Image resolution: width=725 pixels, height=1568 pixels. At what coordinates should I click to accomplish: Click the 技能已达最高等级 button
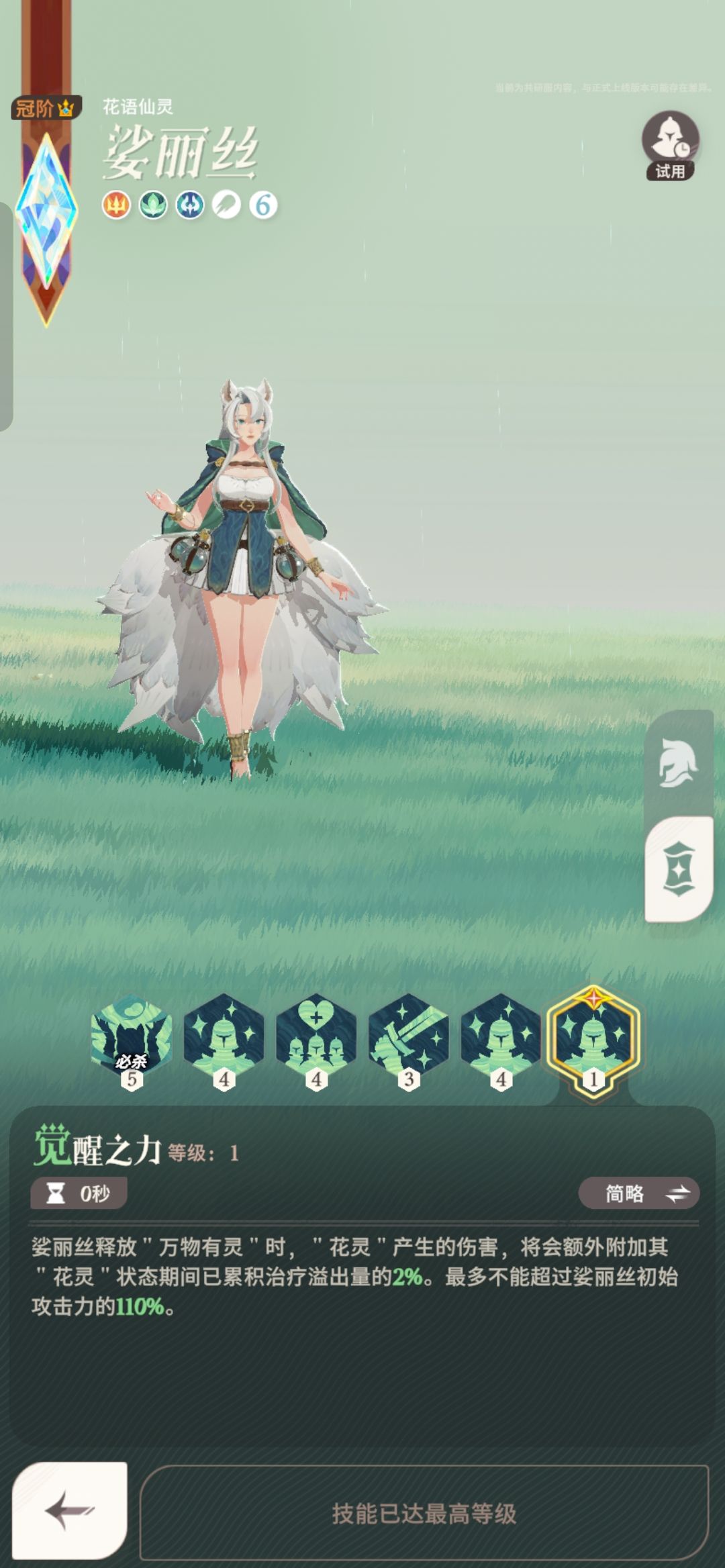tap(424, 1513)
